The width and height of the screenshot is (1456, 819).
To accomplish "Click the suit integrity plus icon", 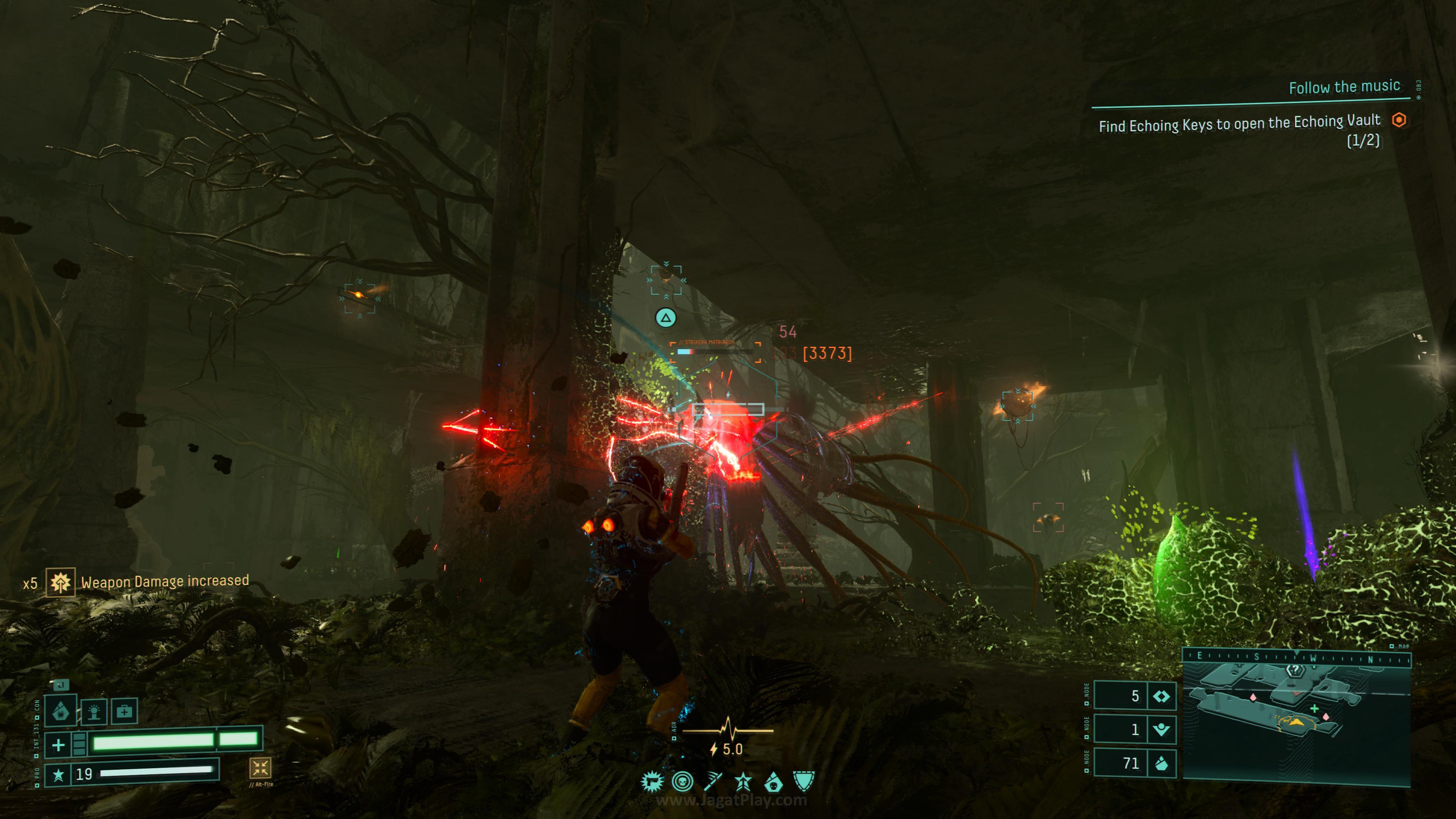I will [x=58, y=745].
